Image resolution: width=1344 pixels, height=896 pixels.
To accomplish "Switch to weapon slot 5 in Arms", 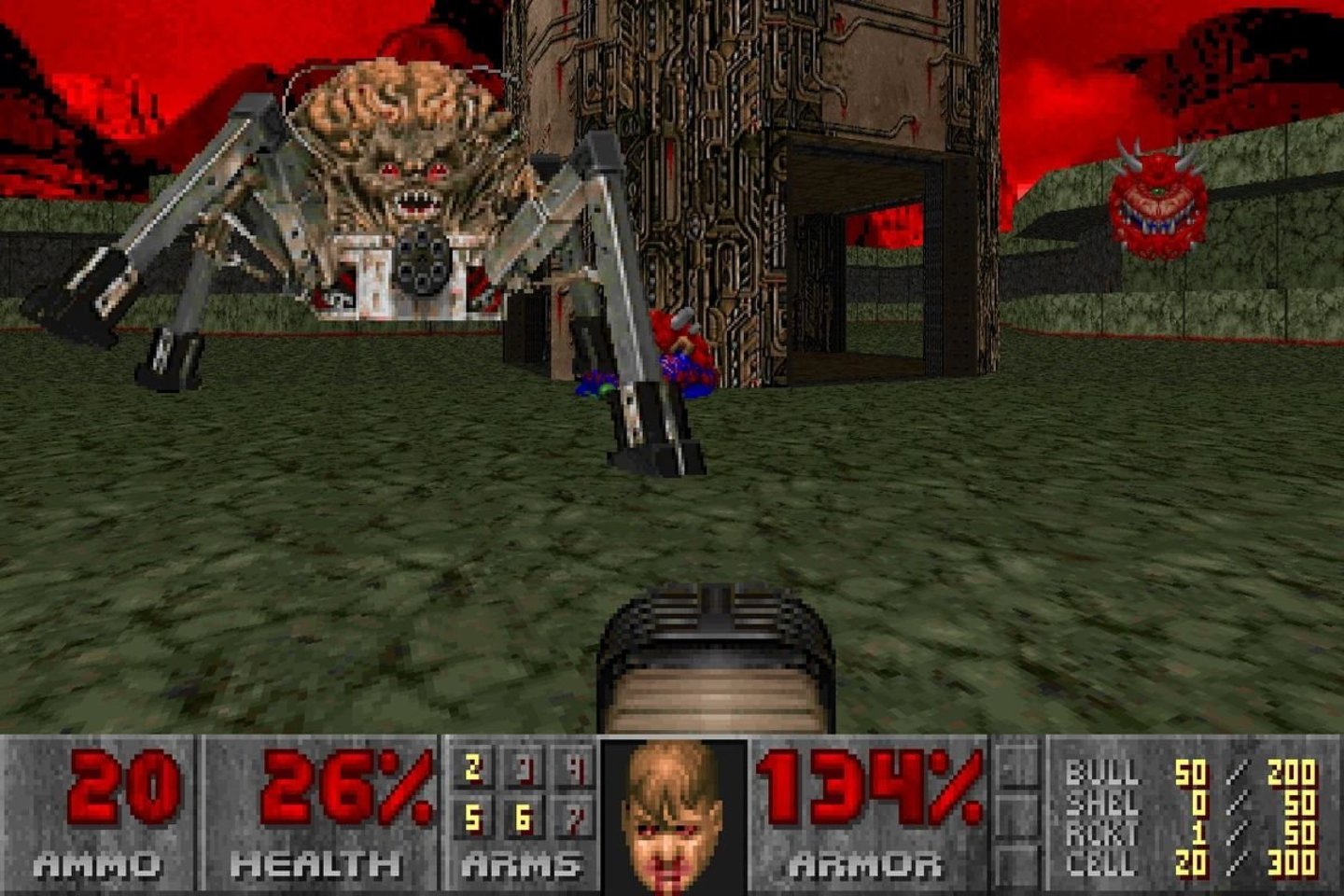I will [x=473, y=819].
